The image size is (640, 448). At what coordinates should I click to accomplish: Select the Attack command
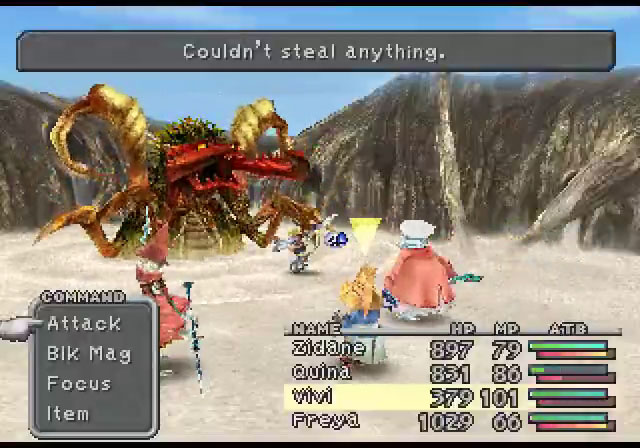click(84, 323)
